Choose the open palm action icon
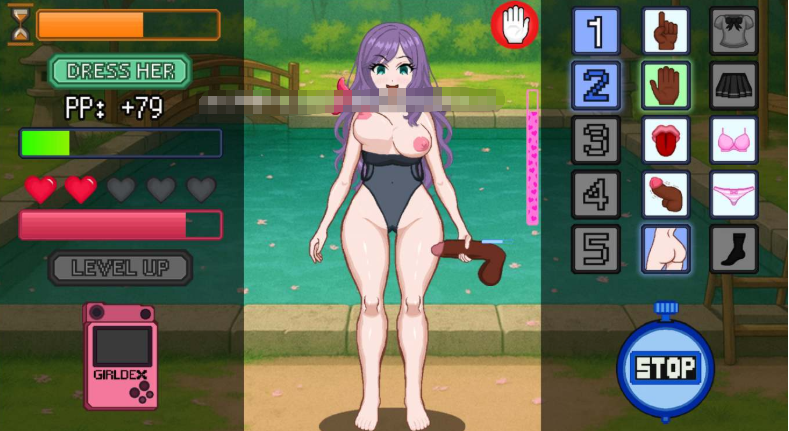 pyautogui.click(x=665, y=85)
